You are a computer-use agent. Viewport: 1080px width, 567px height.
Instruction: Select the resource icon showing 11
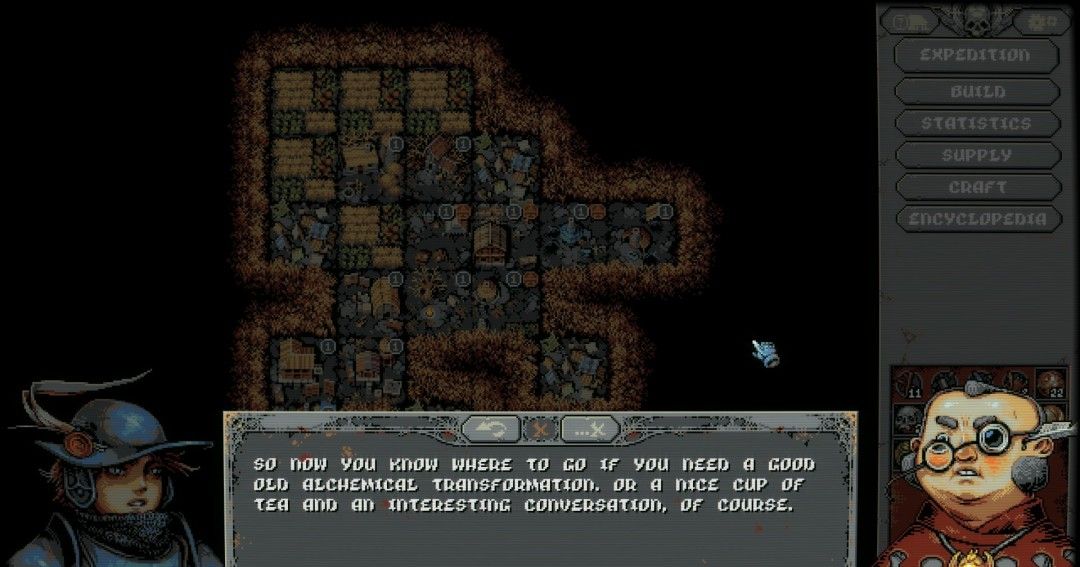click(x=912, y=385)
